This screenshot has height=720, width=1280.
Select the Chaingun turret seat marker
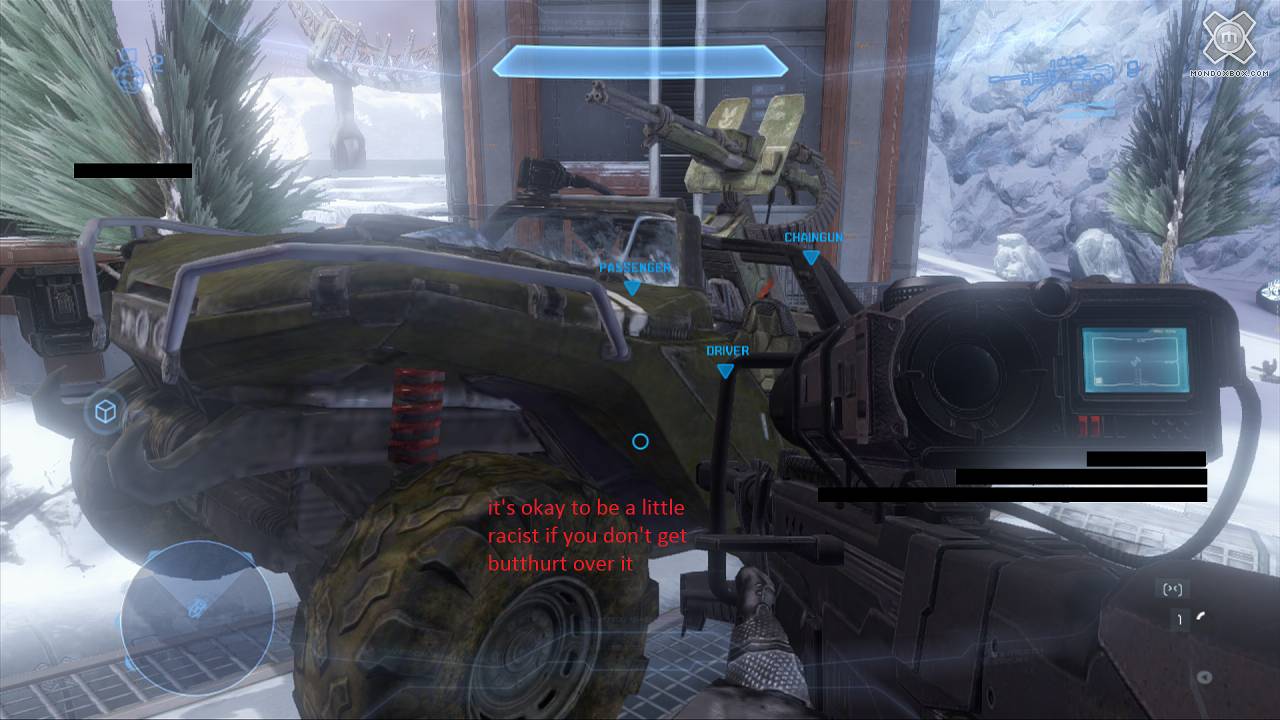[x=811, y=257]
